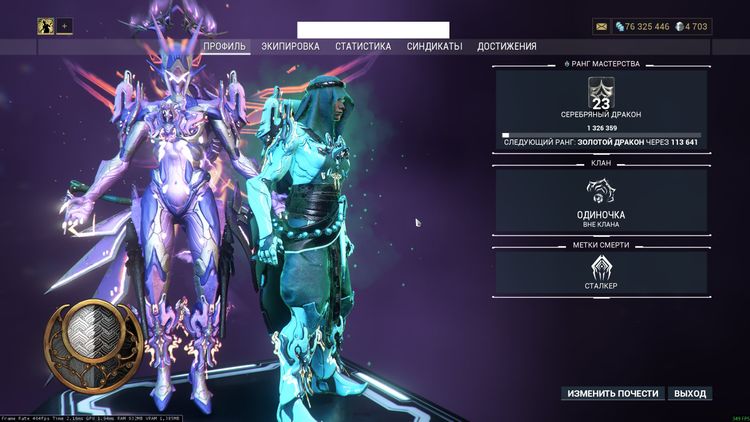View the ДОСТИЖЕНИЯ tab

507,46
